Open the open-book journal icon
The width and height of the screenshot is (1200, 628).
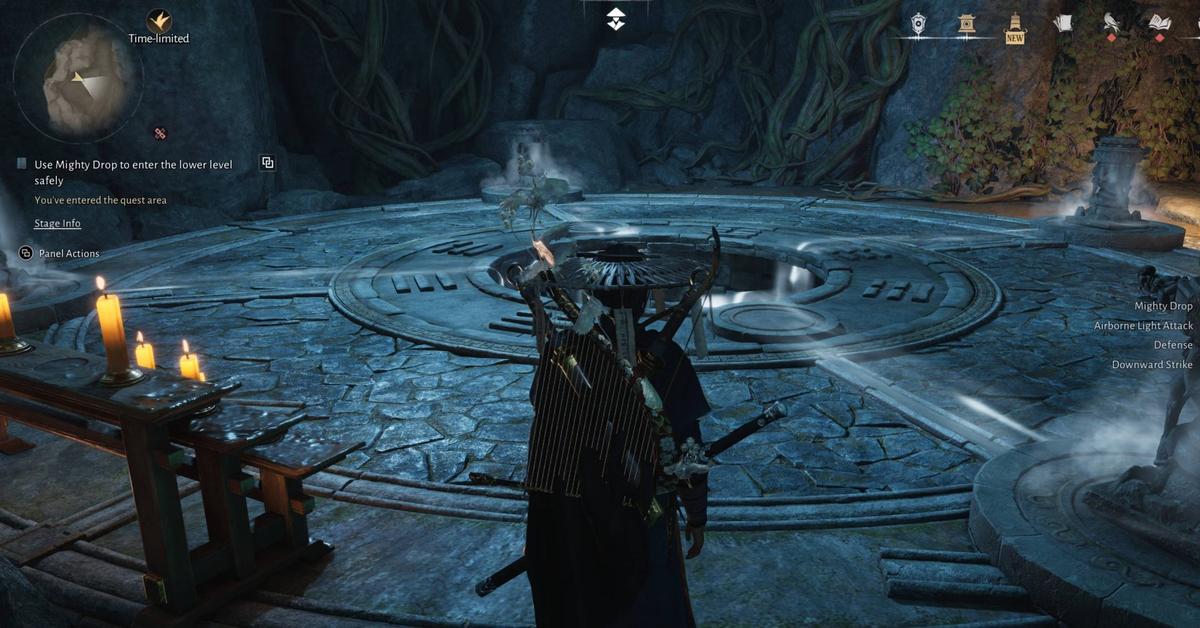point(1159,24)
